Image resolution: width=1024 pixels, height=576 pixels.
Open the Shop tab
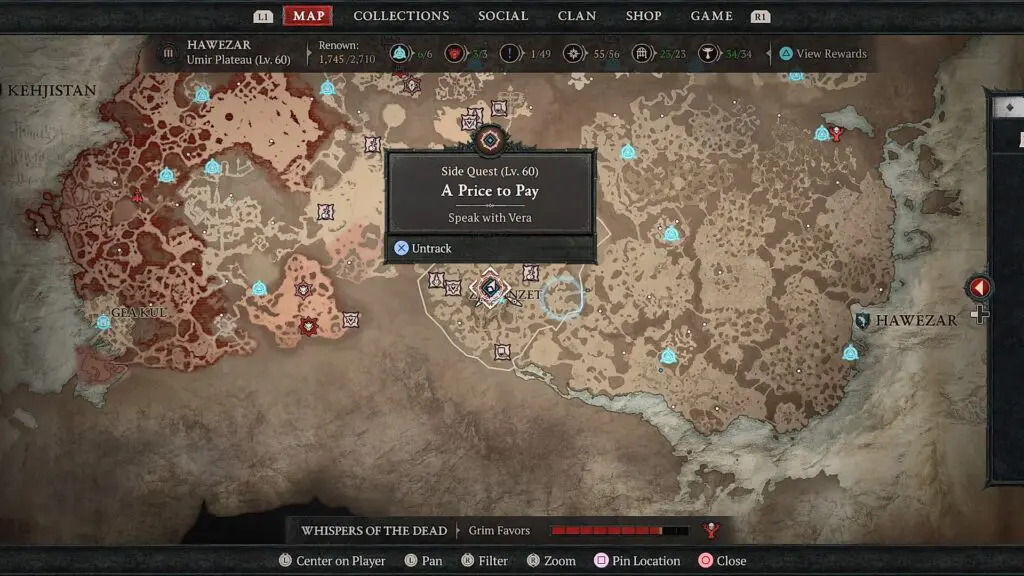click(643, 16)
